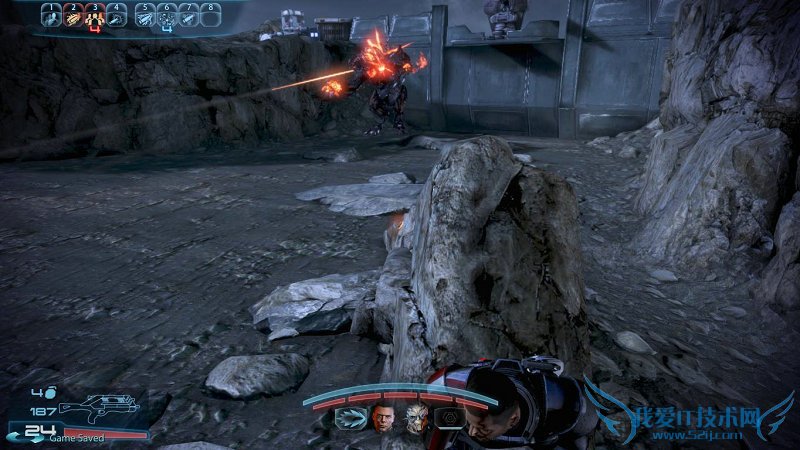Fire the power in hotbar slot 5
This screenshot has height=450, width=800.
[145, 15]
